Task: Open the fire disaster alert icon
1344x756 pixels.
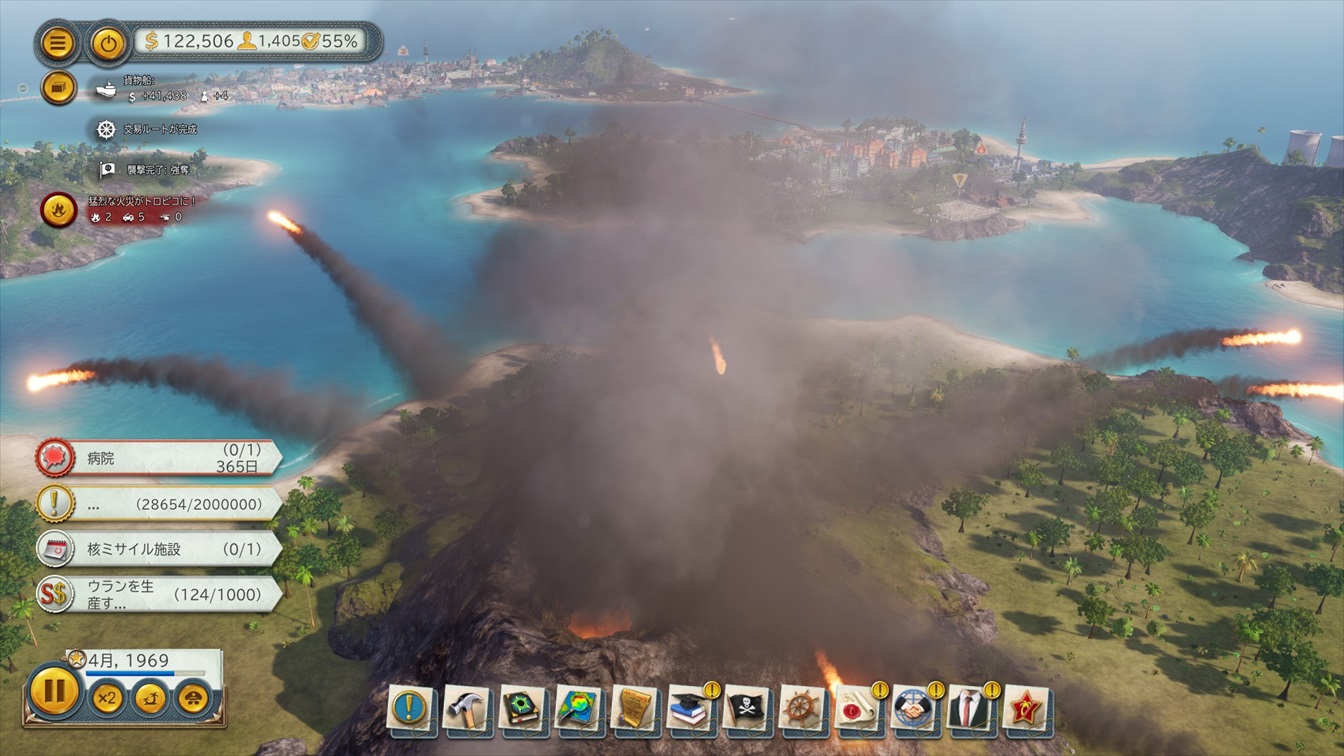Action: pos(59,209)
